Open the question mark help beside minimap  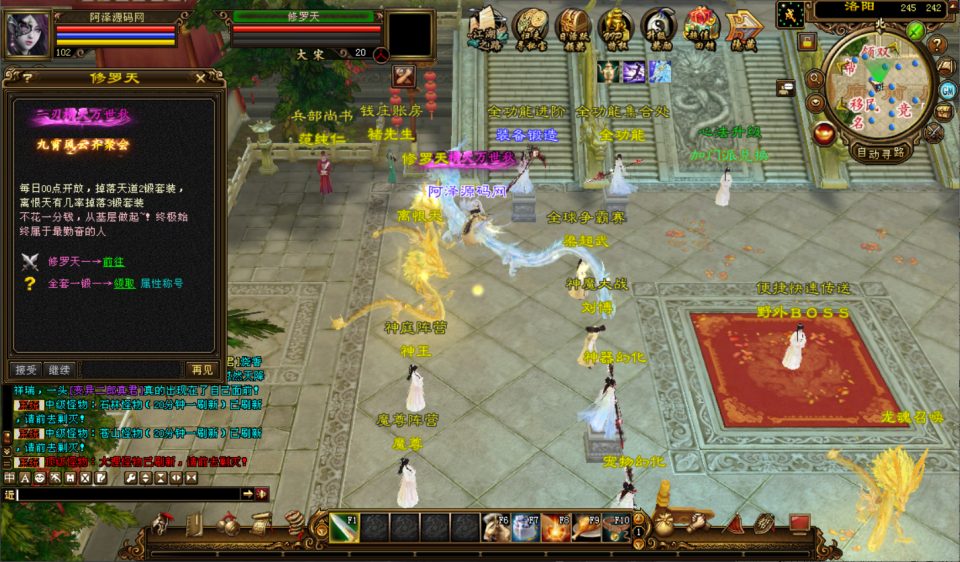[x=937, y=45]
